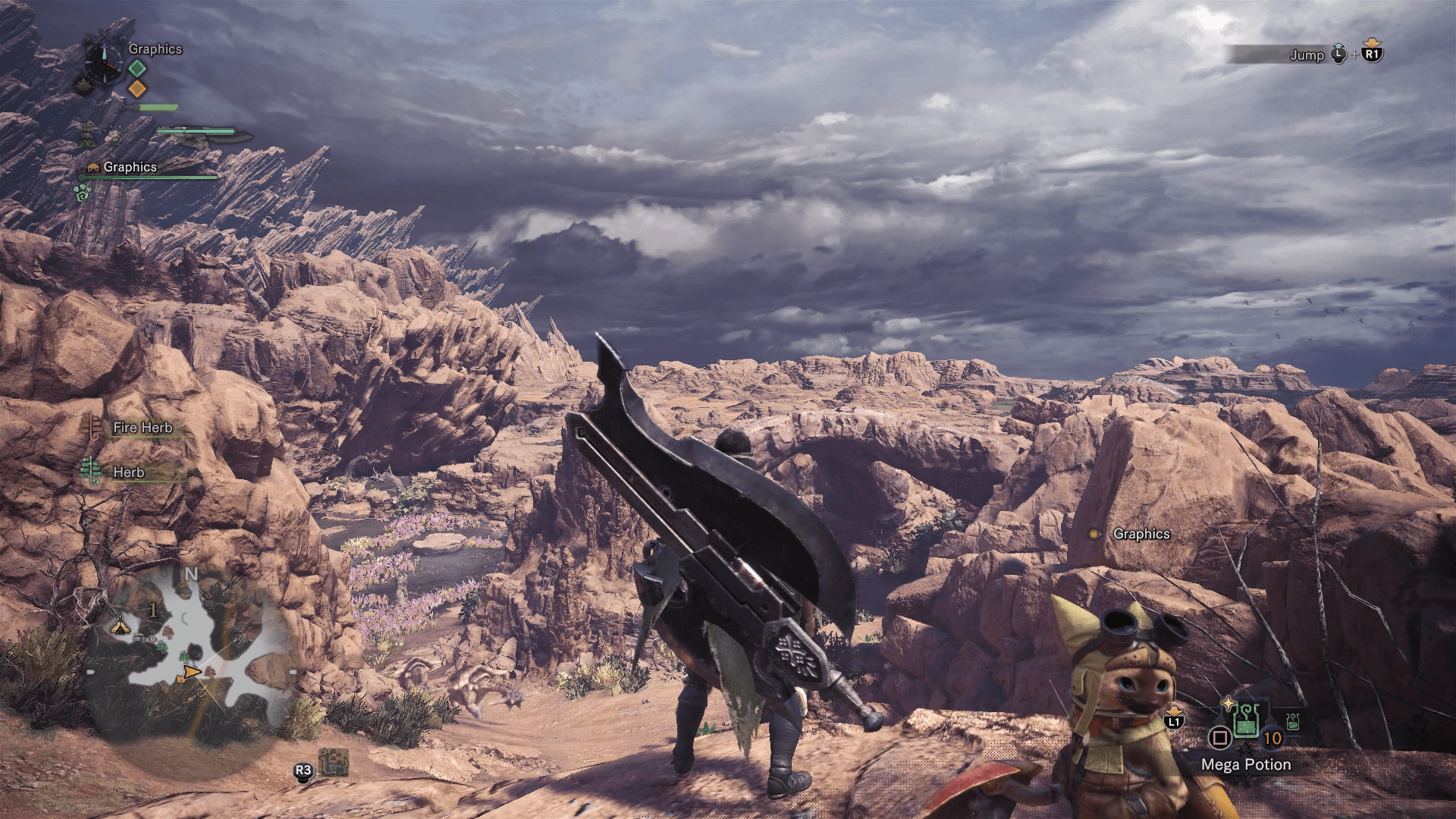Click the yellow player arrow on minimap

click(x=190, y=673)
